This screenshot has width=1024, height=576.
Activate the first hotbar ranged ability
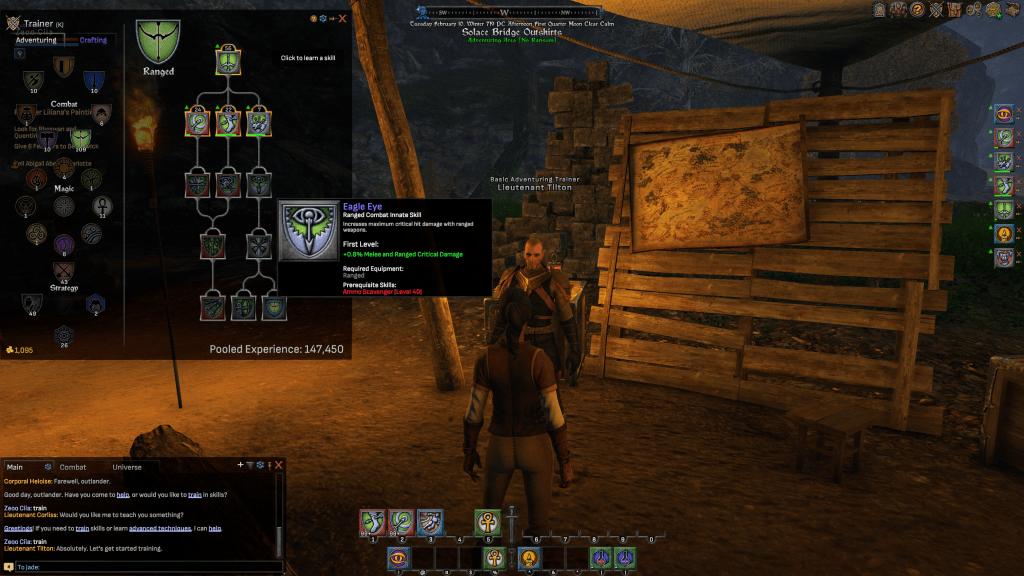click(373, 523)
